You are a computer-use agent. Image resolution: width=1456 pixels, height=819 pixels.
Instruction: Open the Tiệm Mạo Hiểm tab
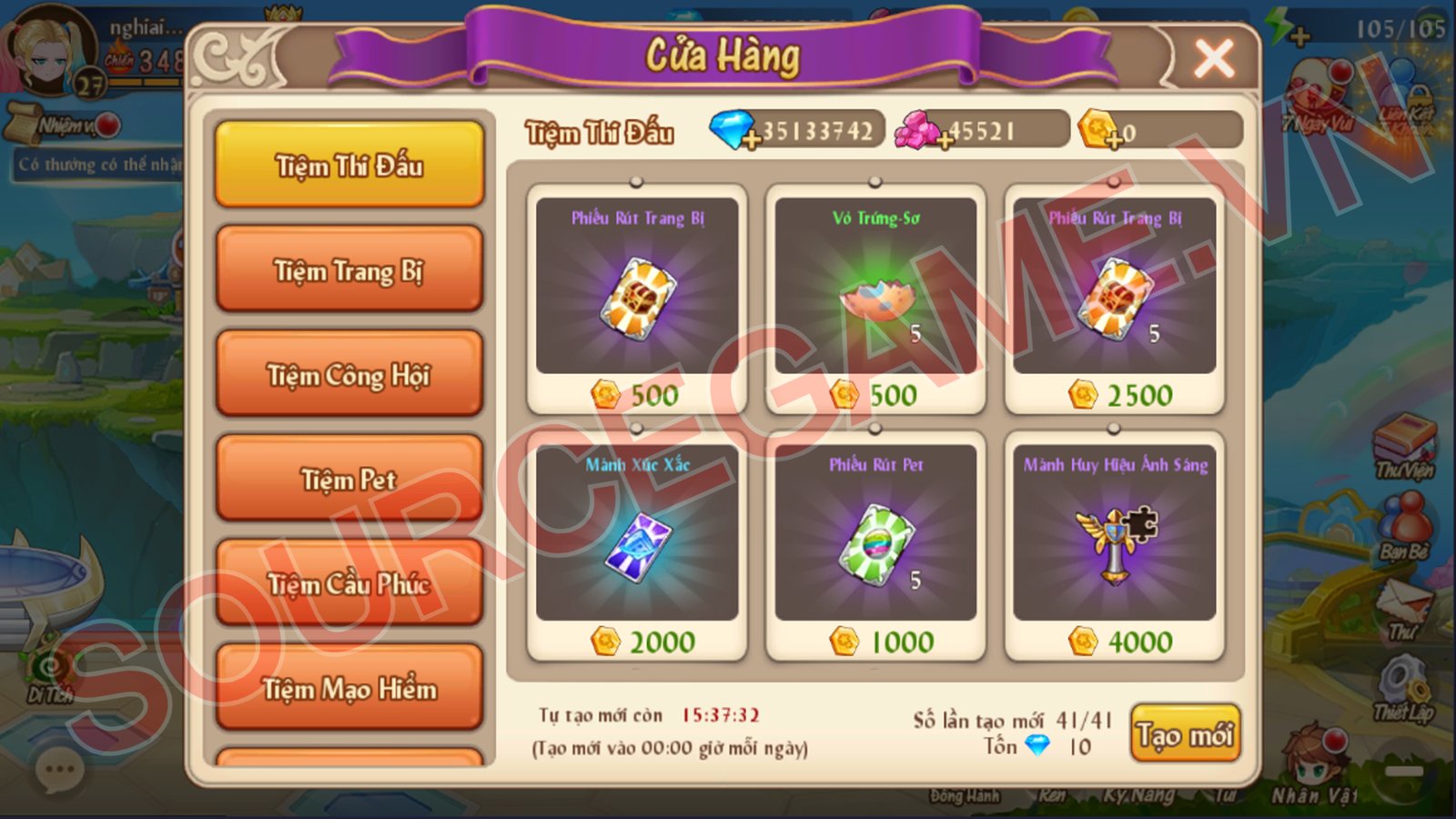[x=349, y=689]
